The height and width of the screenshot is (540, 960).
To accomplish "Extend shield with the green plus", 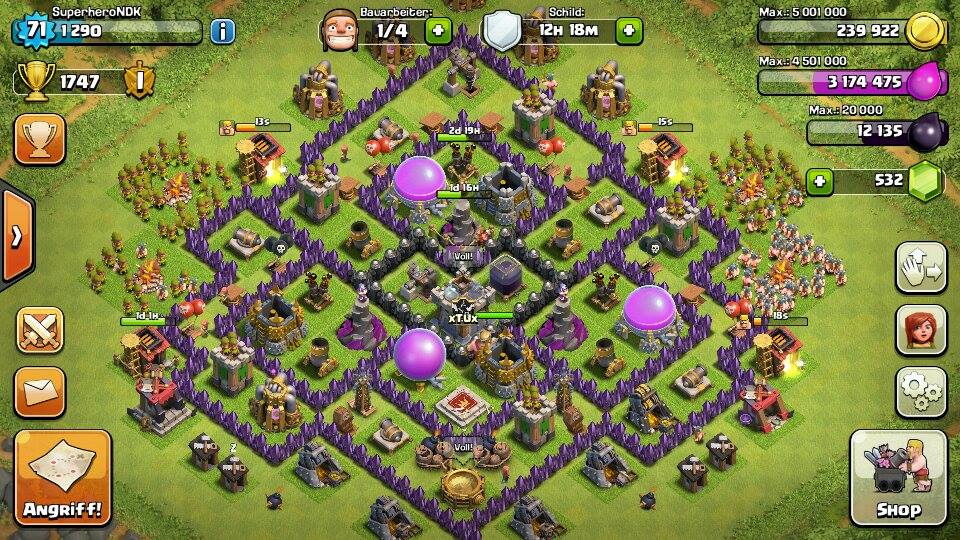I will coord(628,31).
